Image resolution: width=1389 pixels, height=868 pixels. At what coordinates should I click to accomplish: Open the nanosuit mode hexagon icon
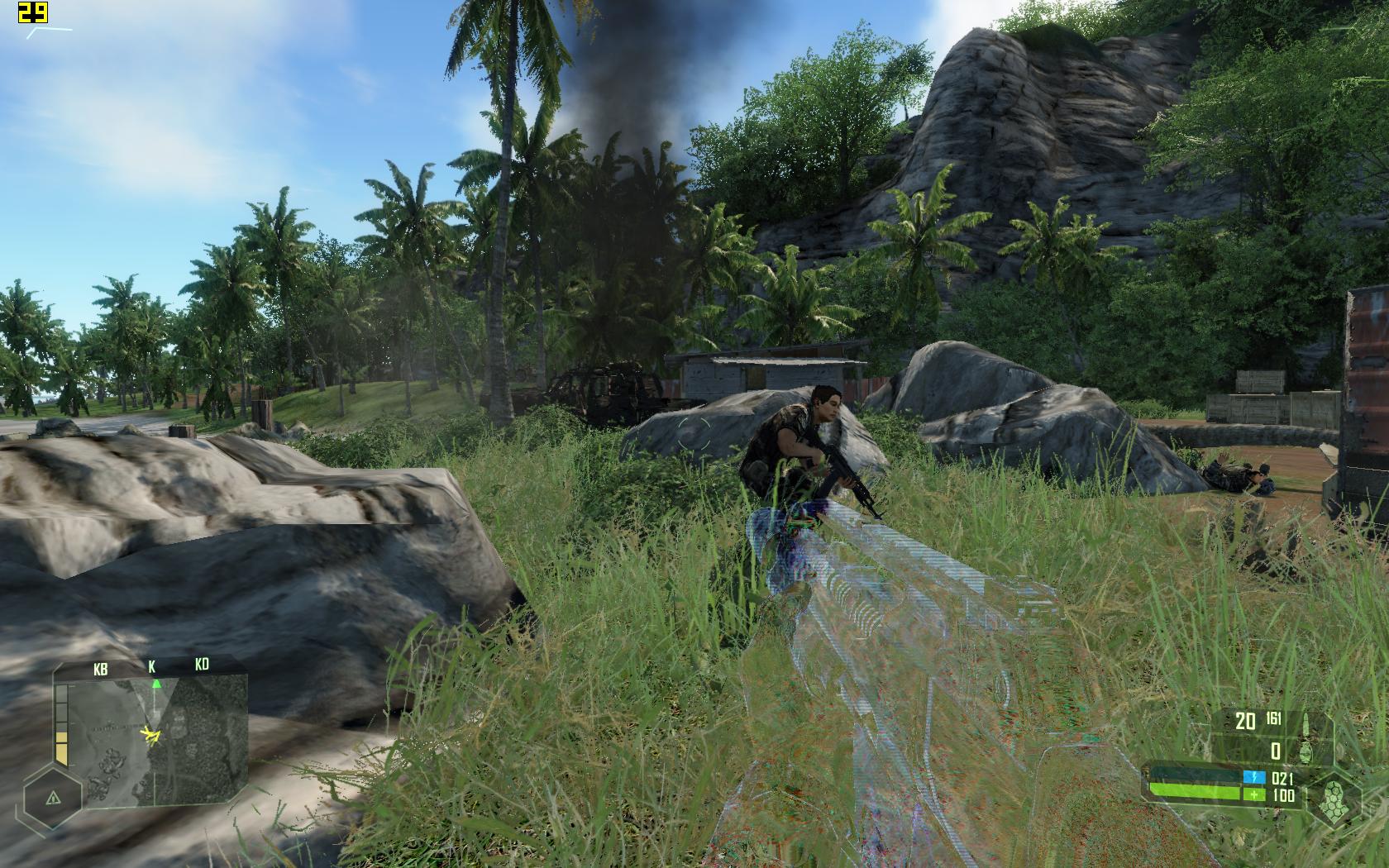tap(1333, 799)
